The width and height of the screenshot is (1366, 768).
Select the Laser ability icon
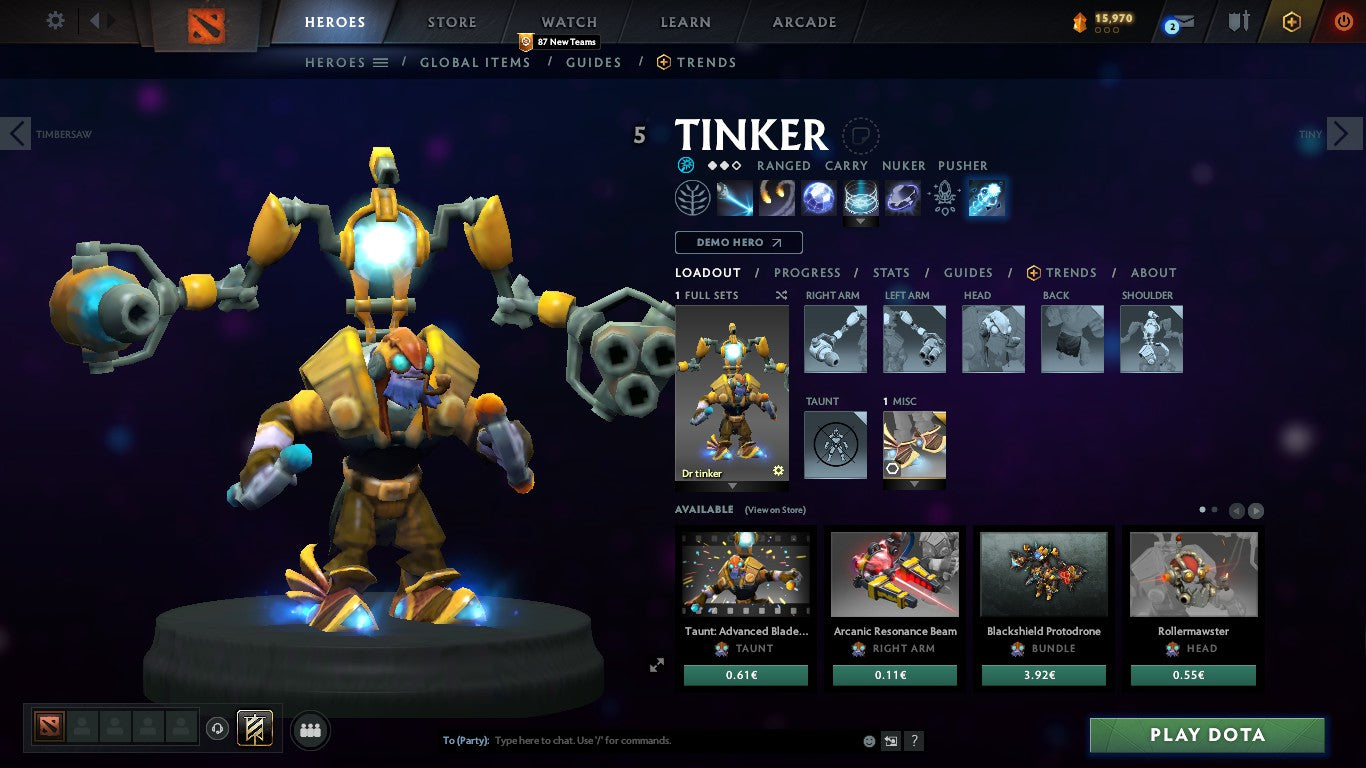click(x=735, y=197)
